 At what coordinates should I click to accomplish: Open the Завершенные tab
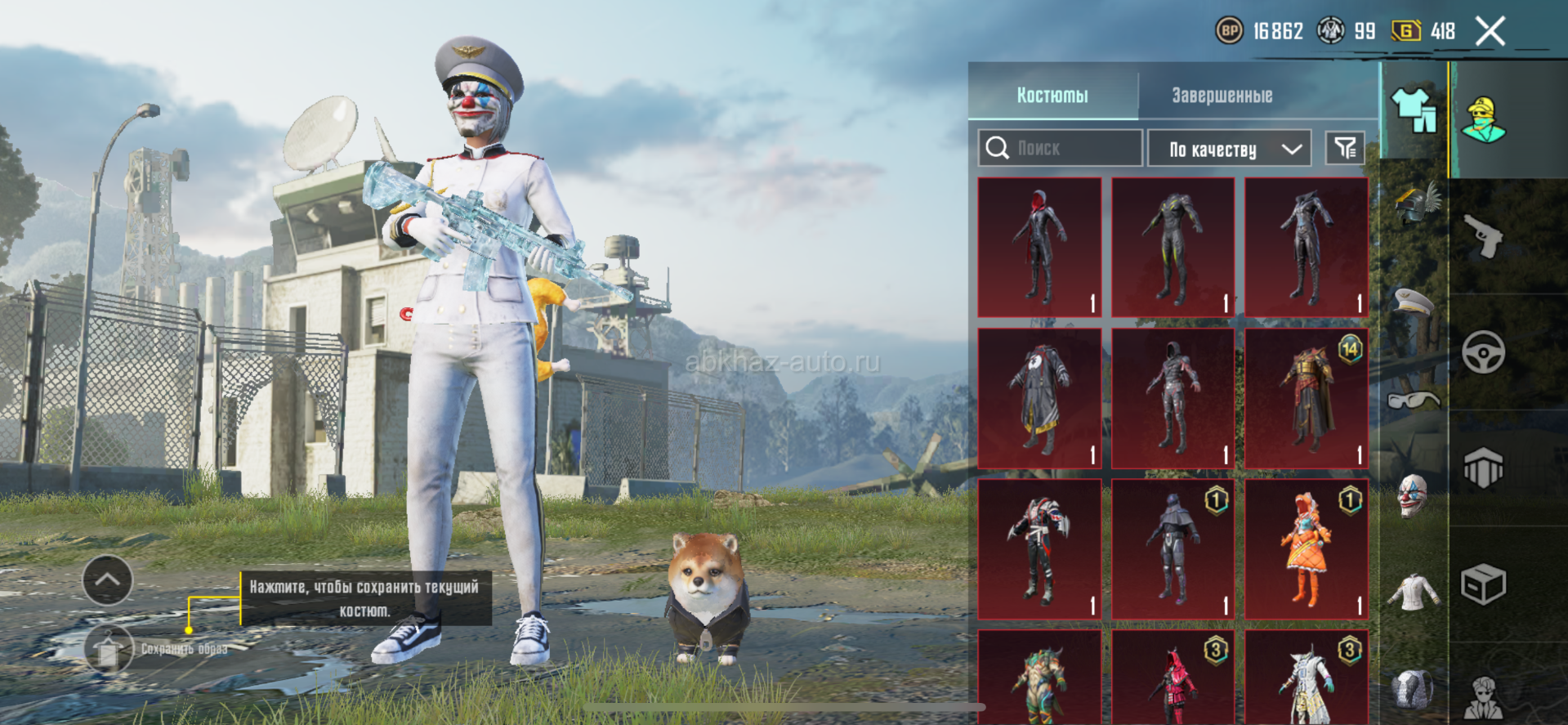(x=1222, y=95)
